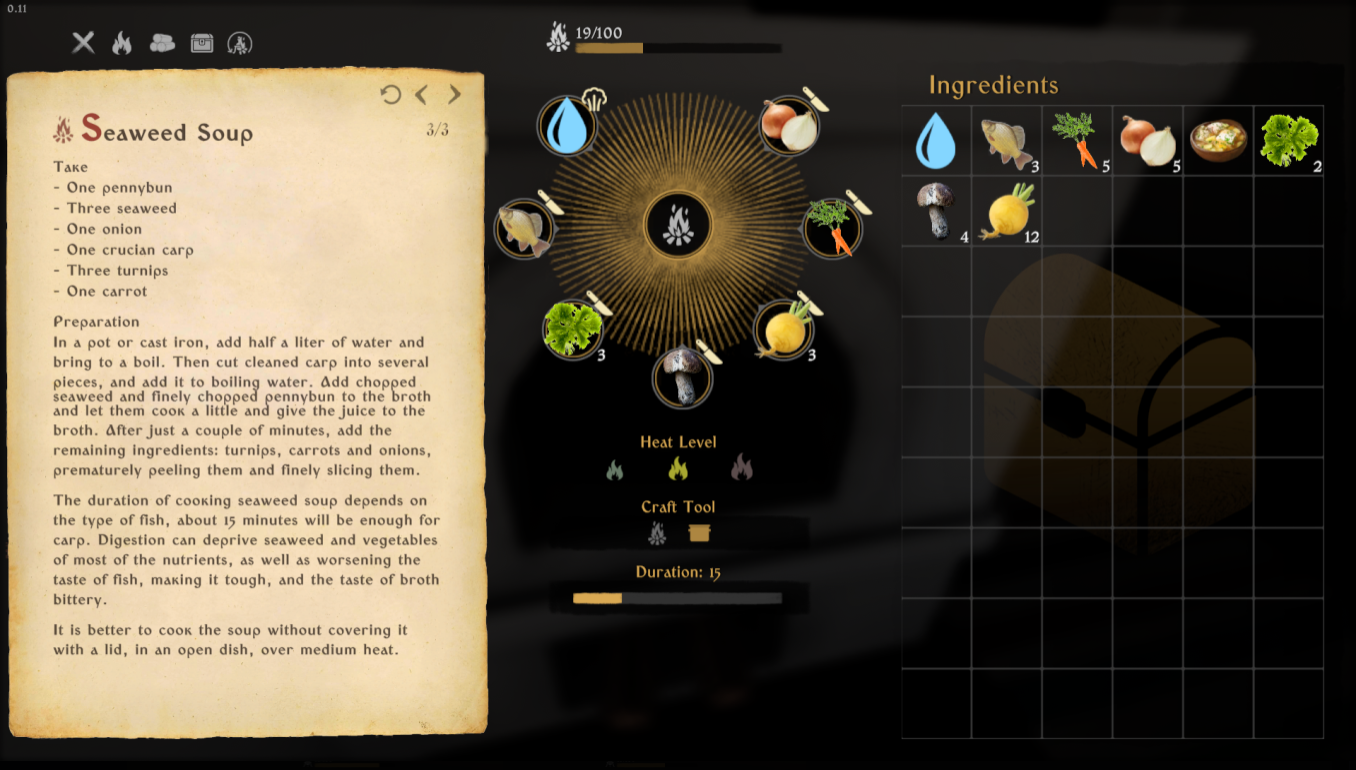Flip to the next recipe page
This screenshot has width=1356, height=770.
[x=454, y=95]
